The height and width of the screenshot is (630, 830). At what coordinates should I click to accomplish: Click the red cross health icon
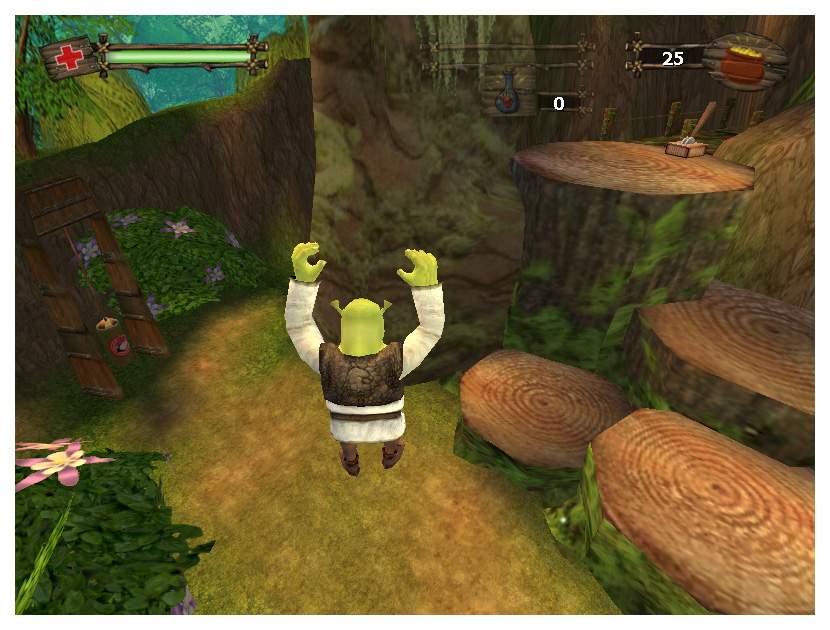pyautogui.click(x=71, y=58)
